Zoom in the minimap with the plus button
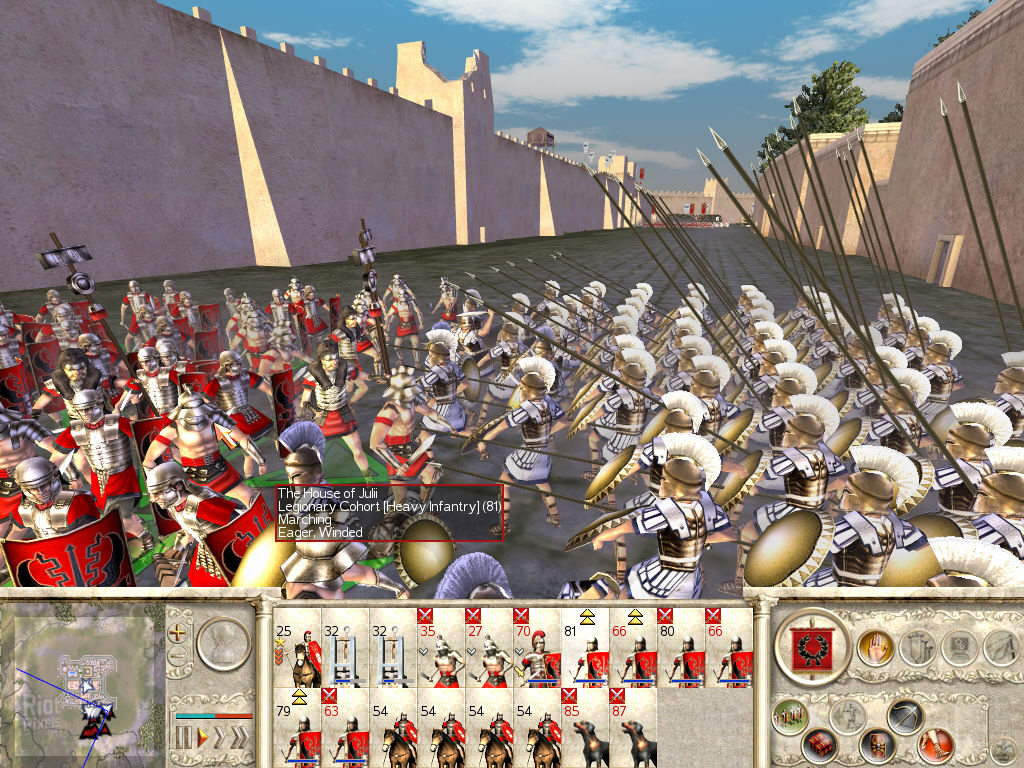The image size is (1024, 768). [180, 633]
